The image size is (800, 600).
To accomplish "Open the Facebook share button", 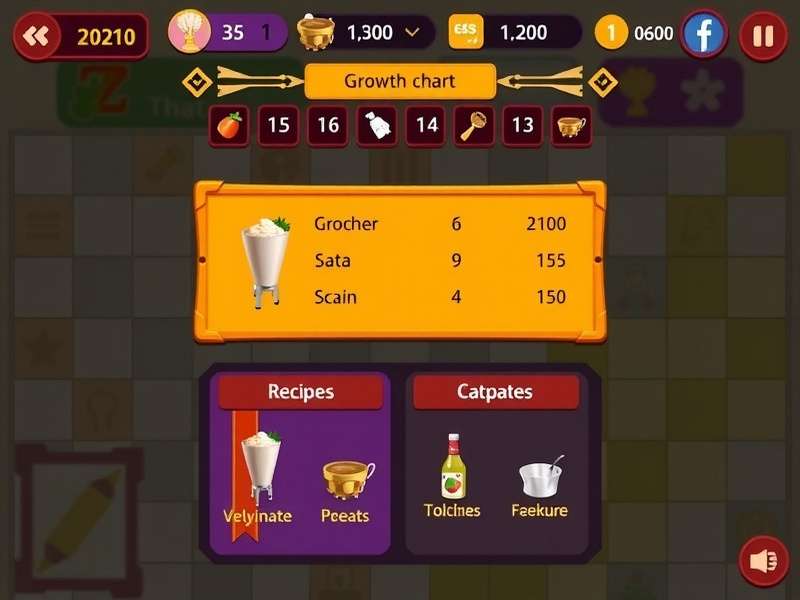I will point(704,35).
